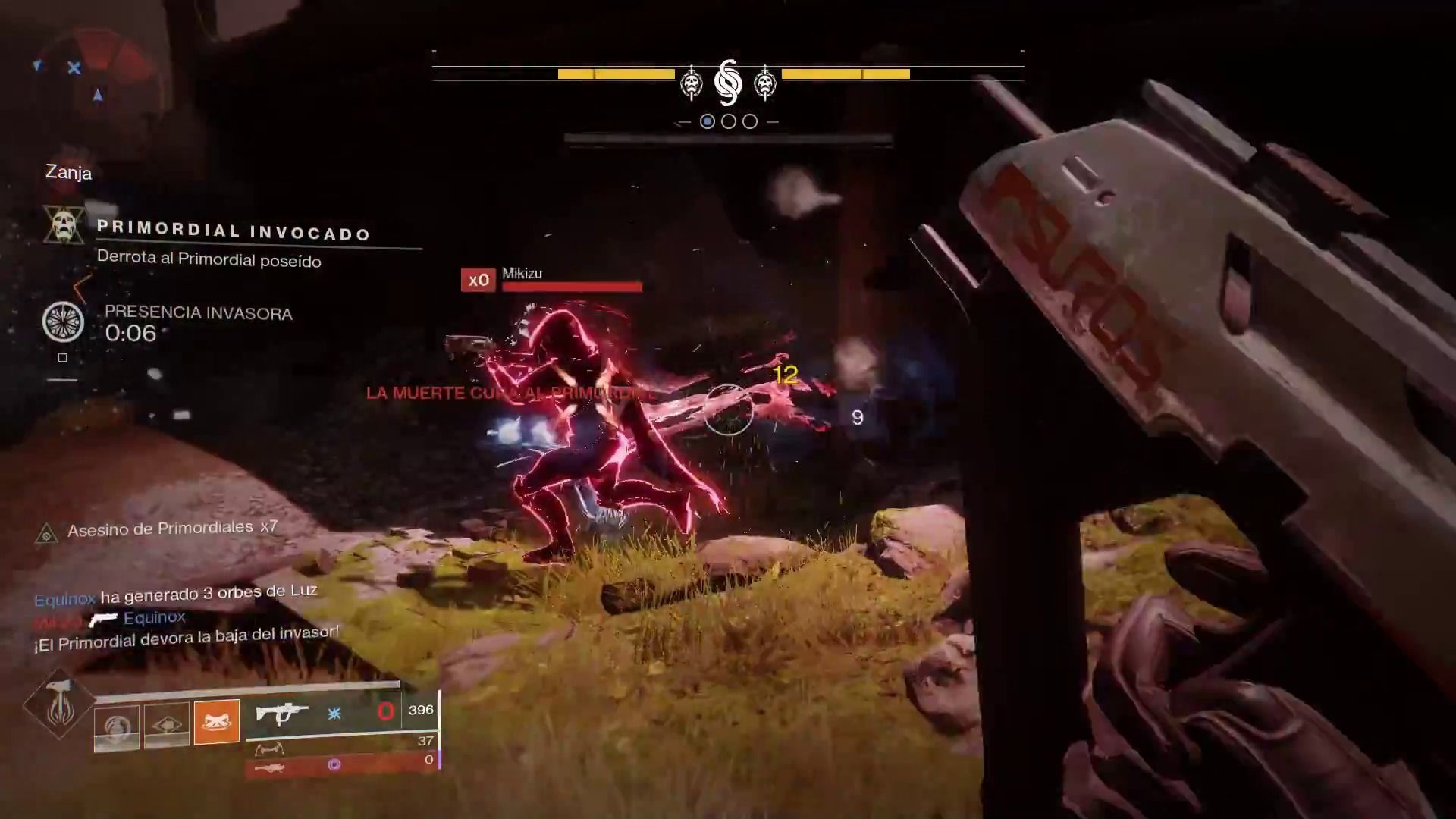This screenshot has width=1456, height=819.
Task: Activate the orange class ability icon
Action: pos(217,721)
